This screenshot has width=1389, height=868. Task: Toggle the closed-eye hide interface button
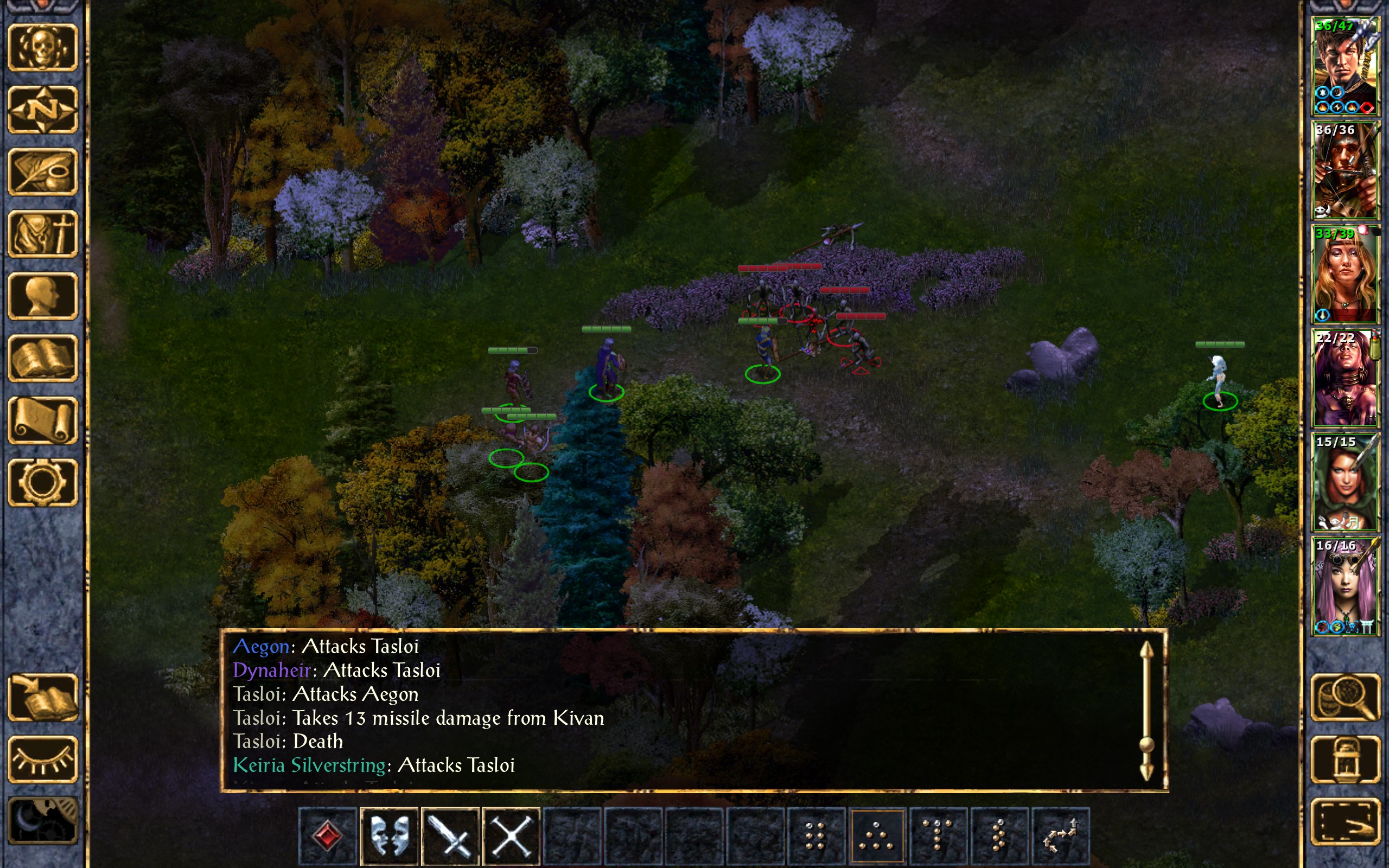(x=43, y=759)
